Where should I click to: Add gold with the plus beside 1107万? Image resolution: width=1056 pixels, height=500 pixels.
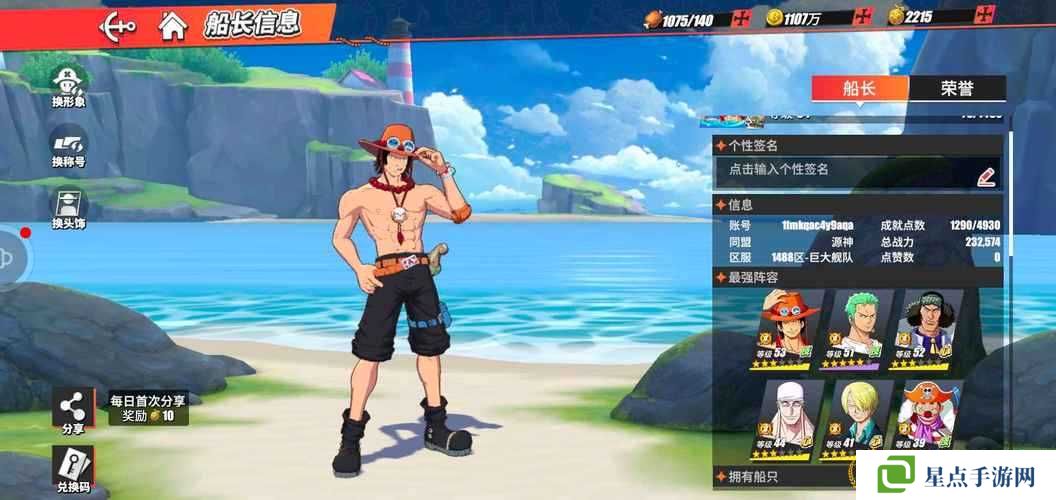pyautogui.click(x=863, y=17)
